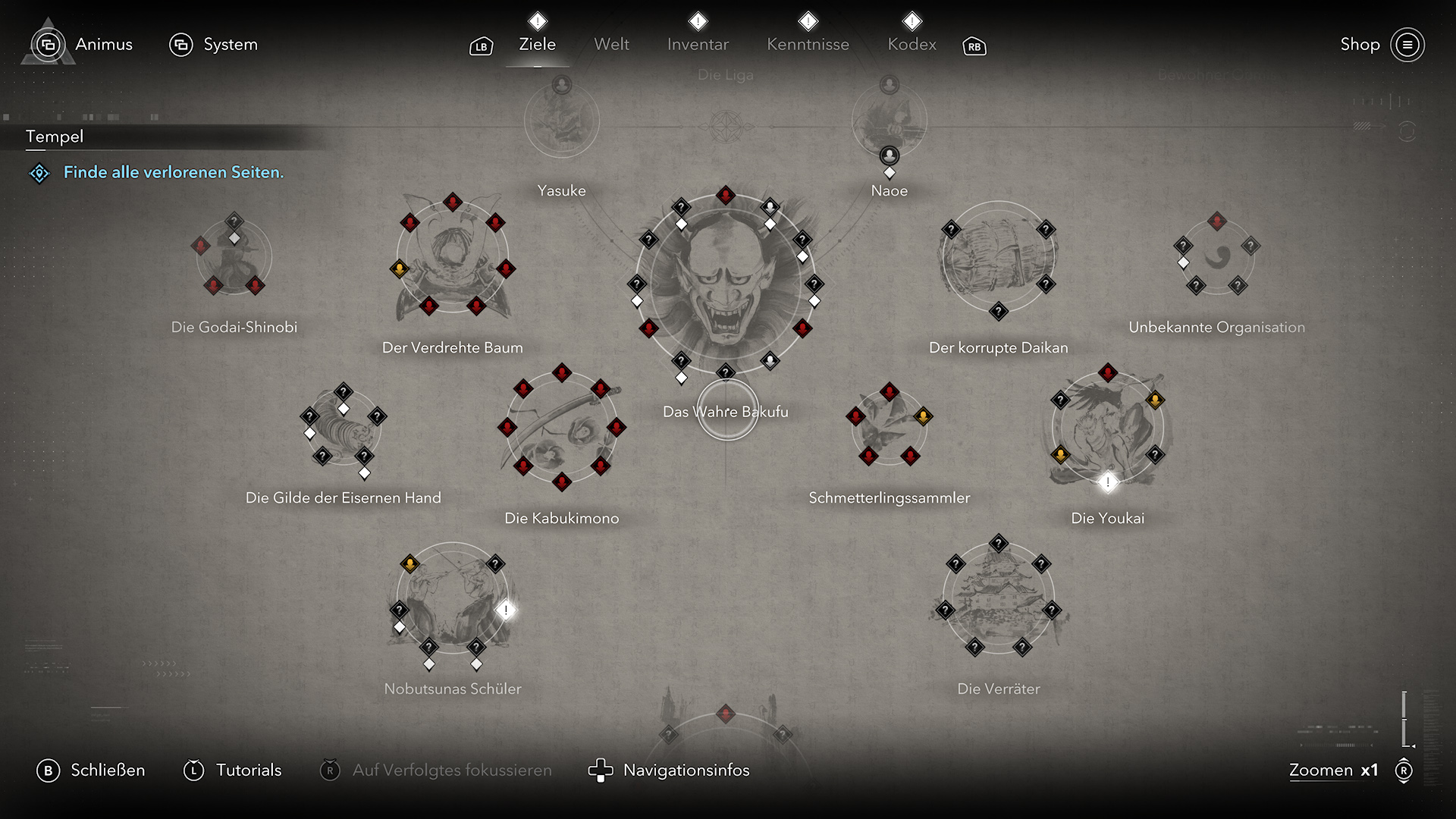
Task: Select Die Kabukimono target circle
Action: (x=562, y=428)
